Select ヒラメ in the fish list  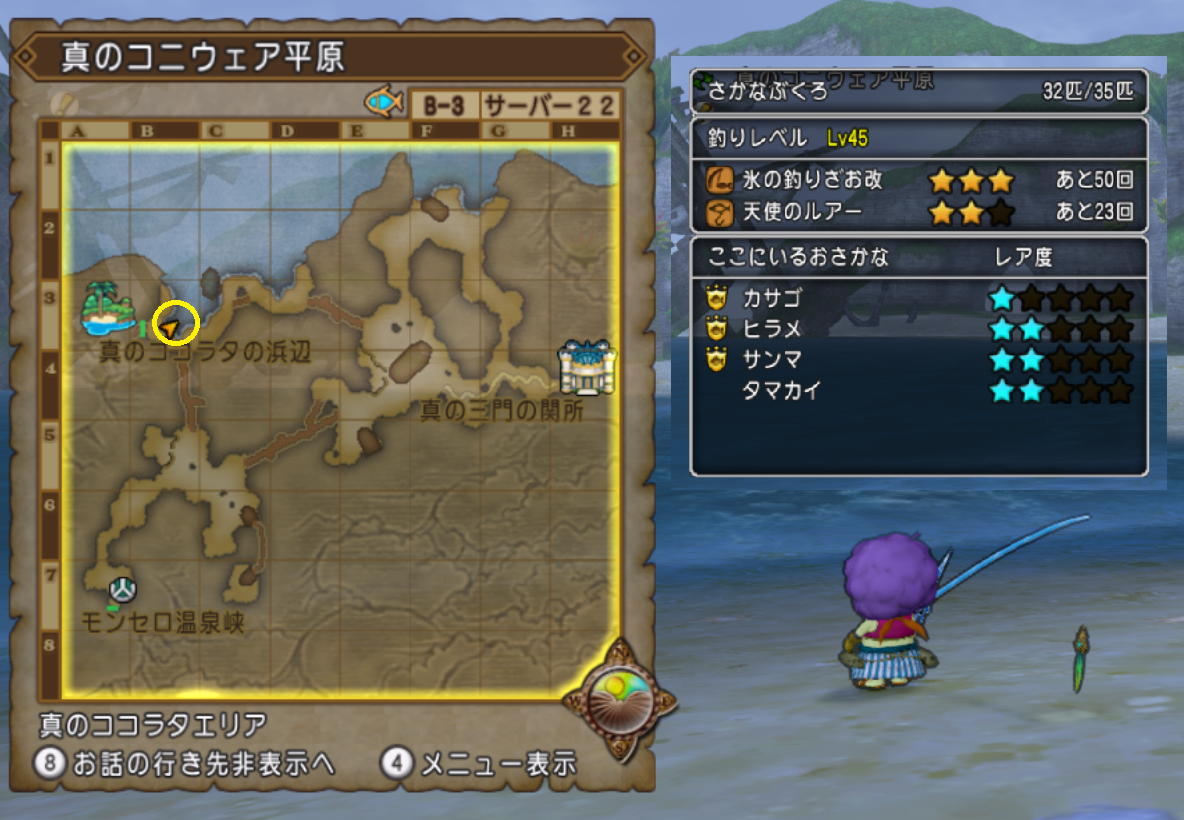(771, 329)
